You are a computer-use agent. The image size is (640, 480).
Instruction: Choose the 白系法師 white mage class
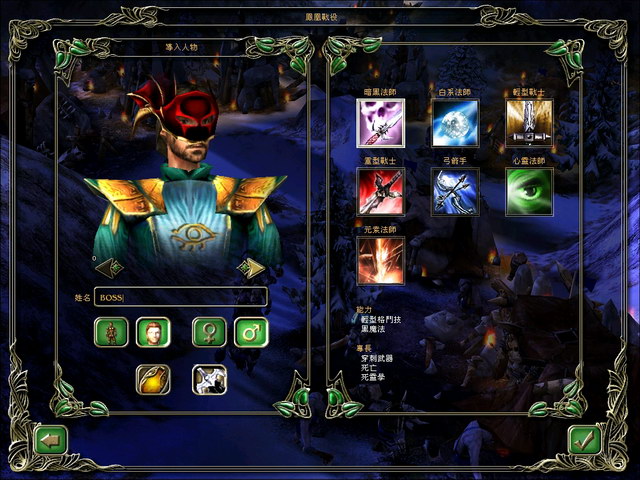tap(455, 123)
